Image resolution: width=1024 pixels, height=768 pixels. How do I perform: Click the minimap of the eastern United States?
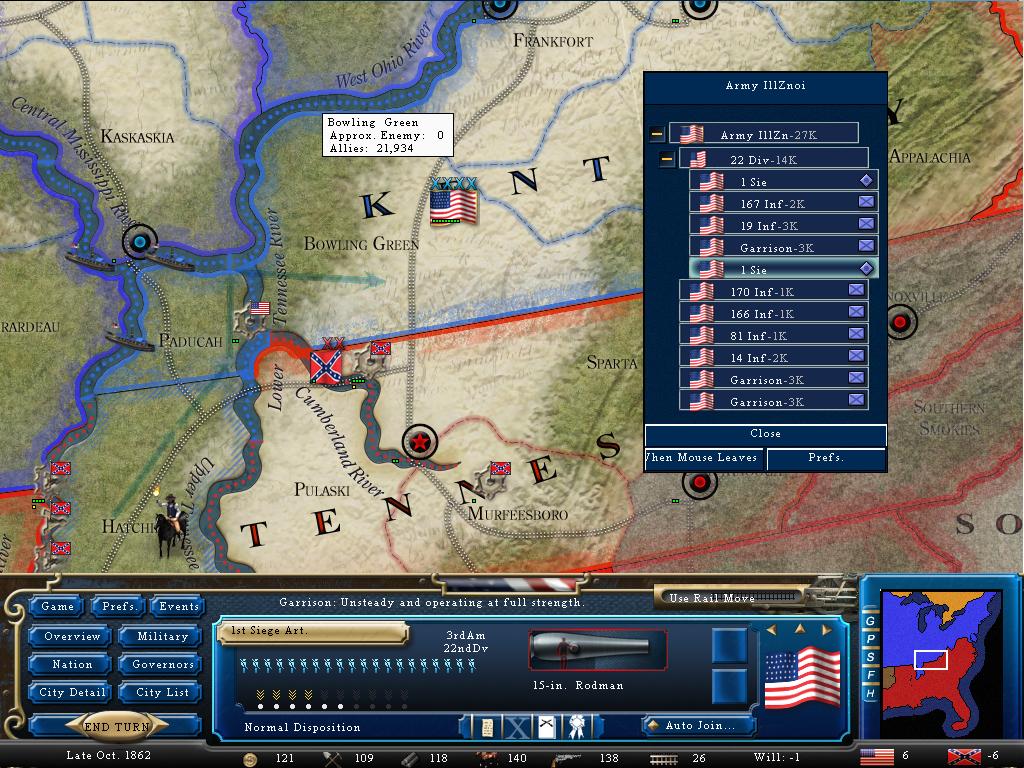(938, 660)
